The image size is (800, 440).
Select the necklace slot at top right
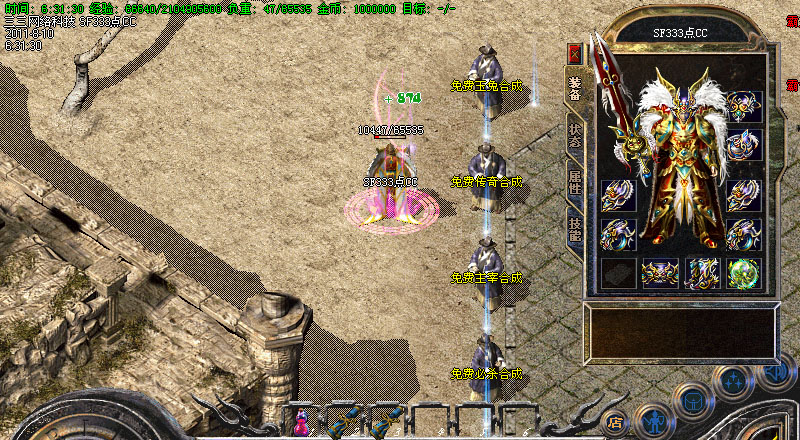coord(743,106)
